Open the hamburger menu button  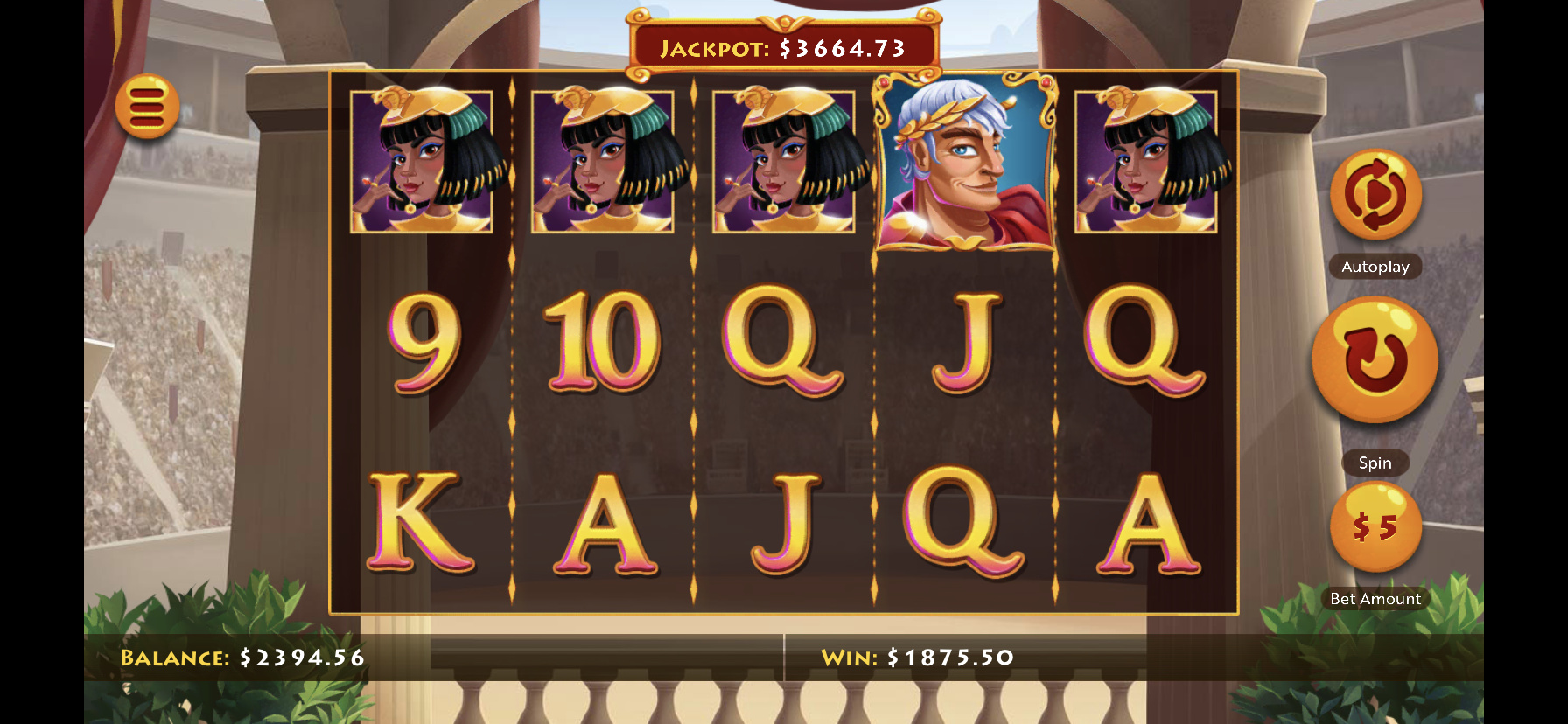147,107
